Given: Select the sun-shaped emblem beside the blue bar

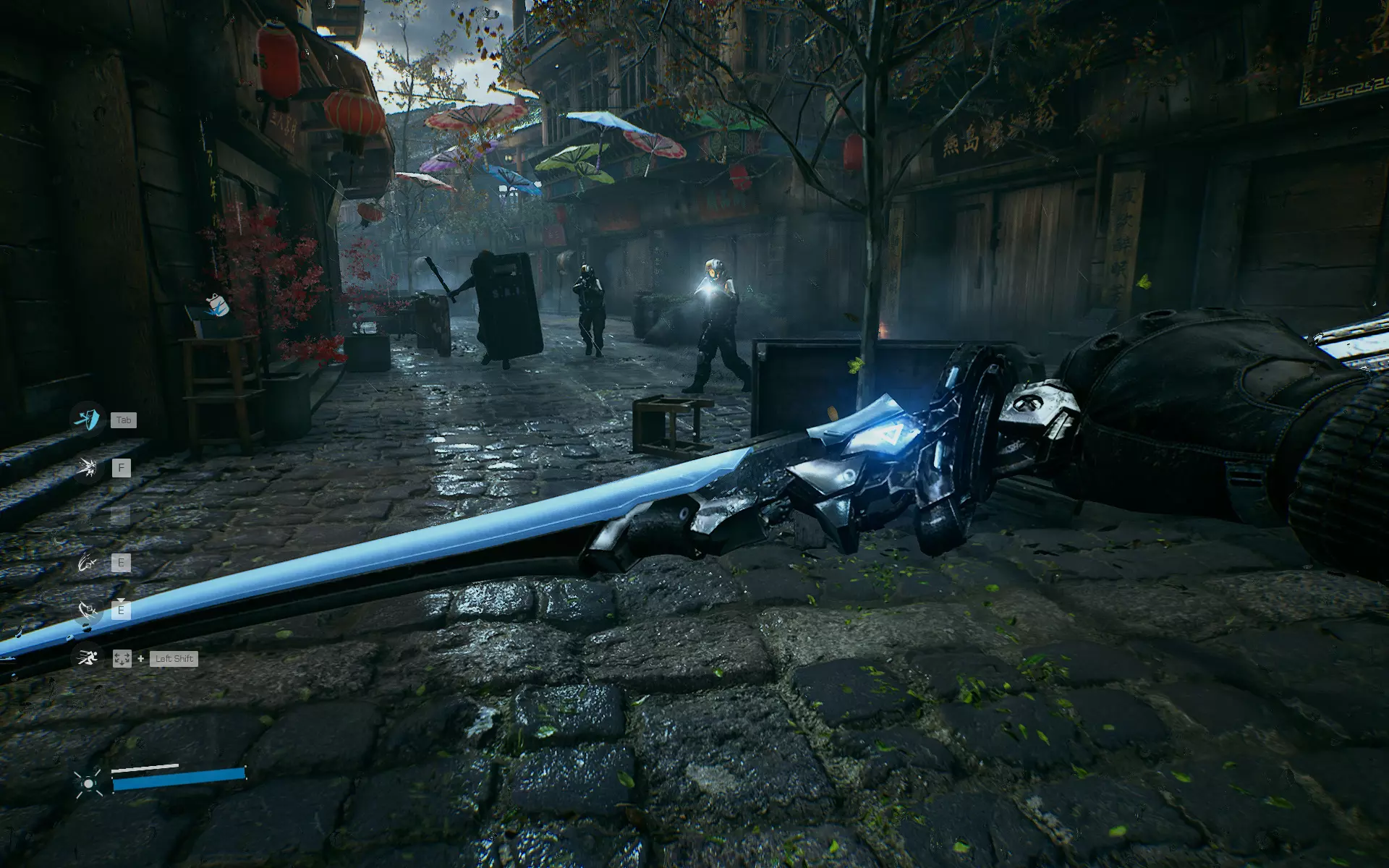Looking at the screenshot, I should pyautogui.click(x=88, y=783).
